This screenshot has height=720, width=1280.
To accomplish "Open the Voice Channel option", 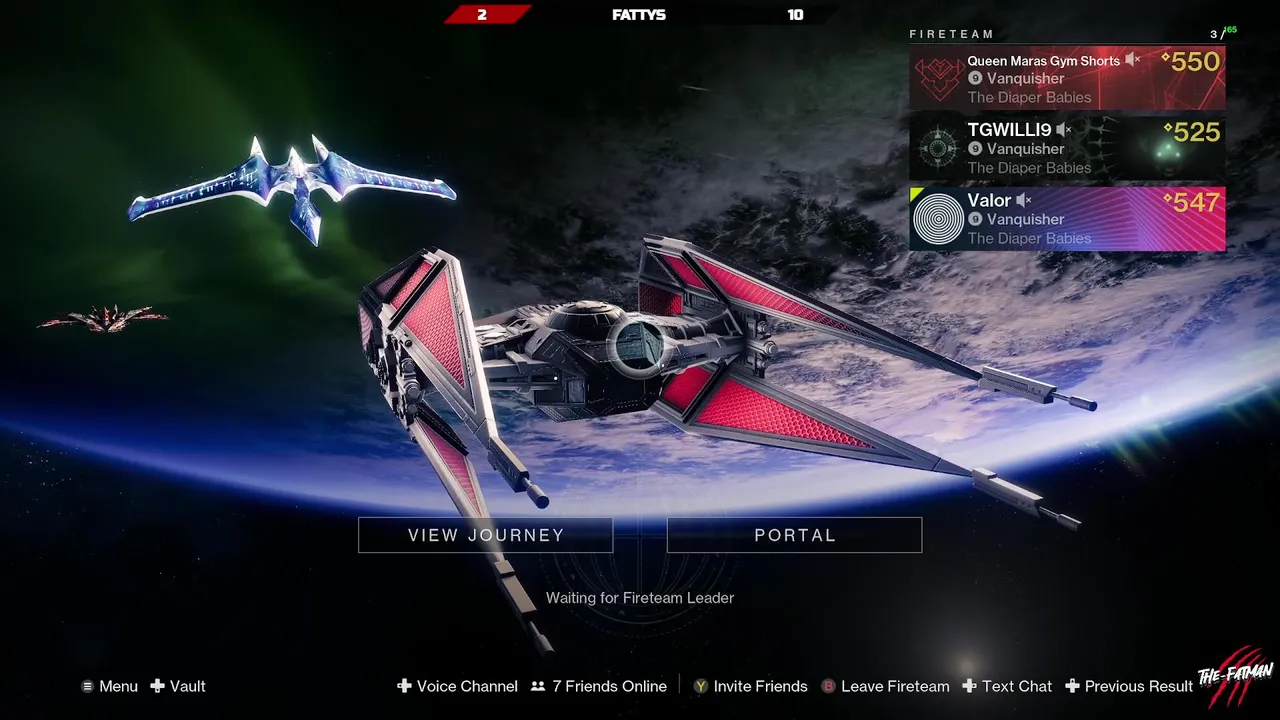I will coord(458,686).
